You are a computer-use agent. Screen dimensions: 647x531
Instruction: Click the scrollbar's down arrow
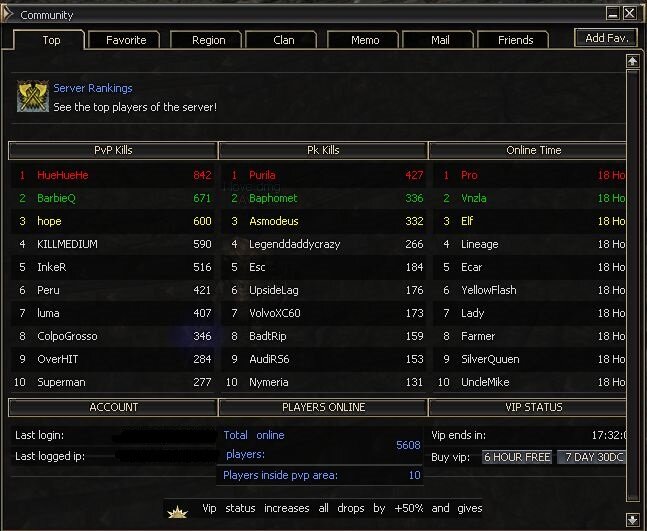pyautogui.click(x=632, y=518)
